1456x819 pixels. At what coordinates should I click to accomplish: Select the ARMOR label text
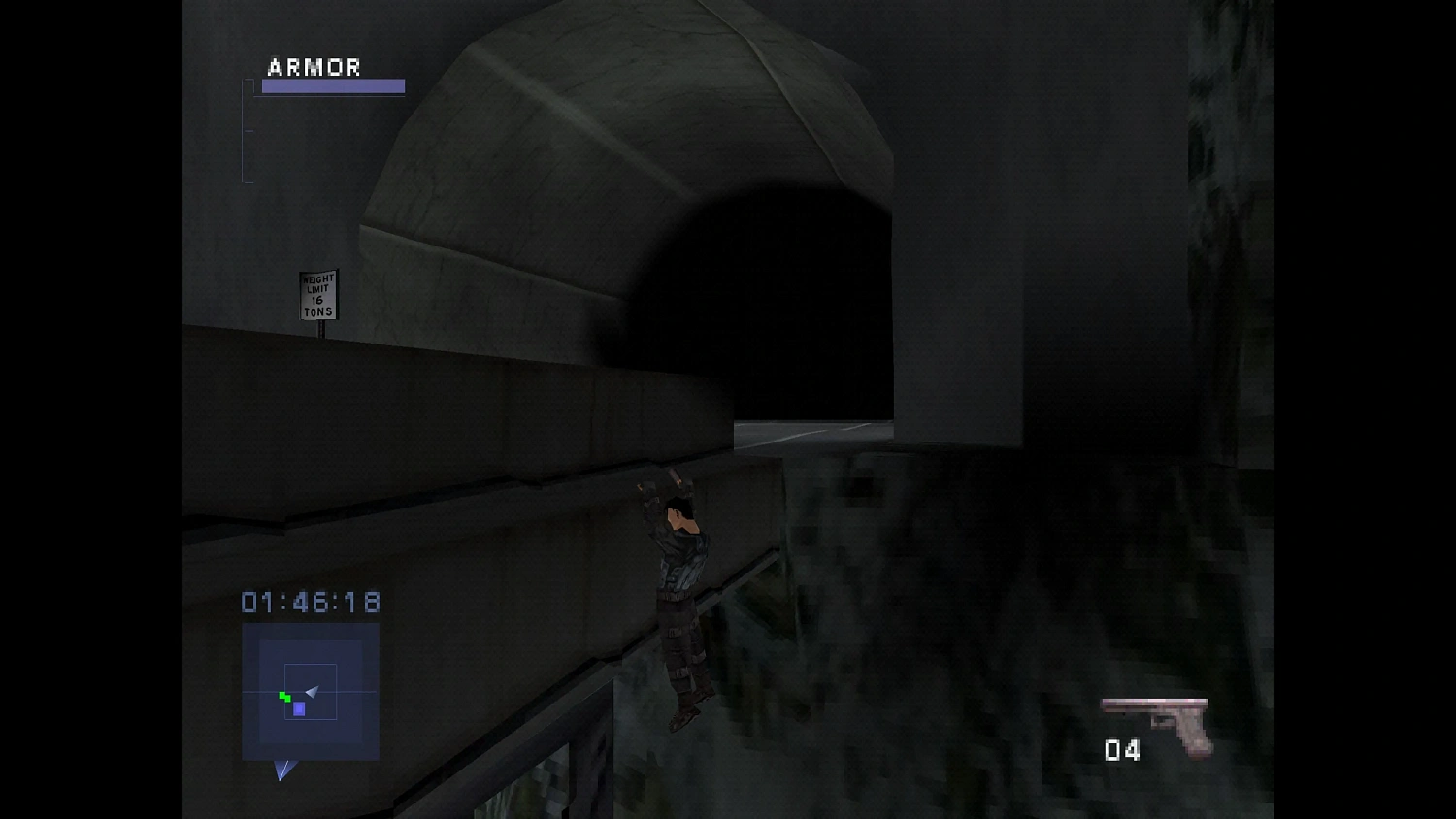(x=313, y=67)
